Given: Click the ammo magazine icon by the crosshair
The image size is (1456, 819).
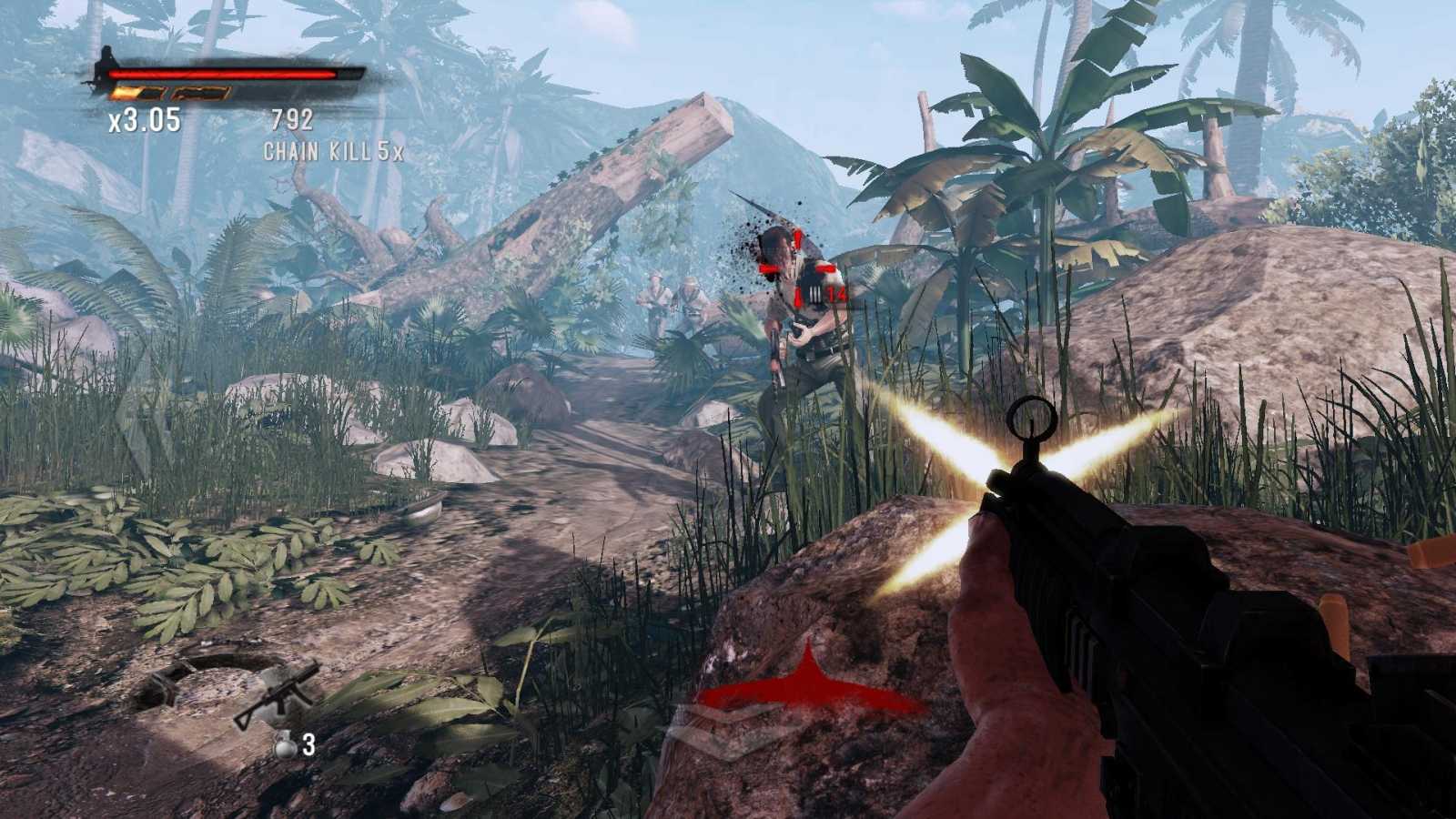Looking at the screenshot, I should 814,295.
